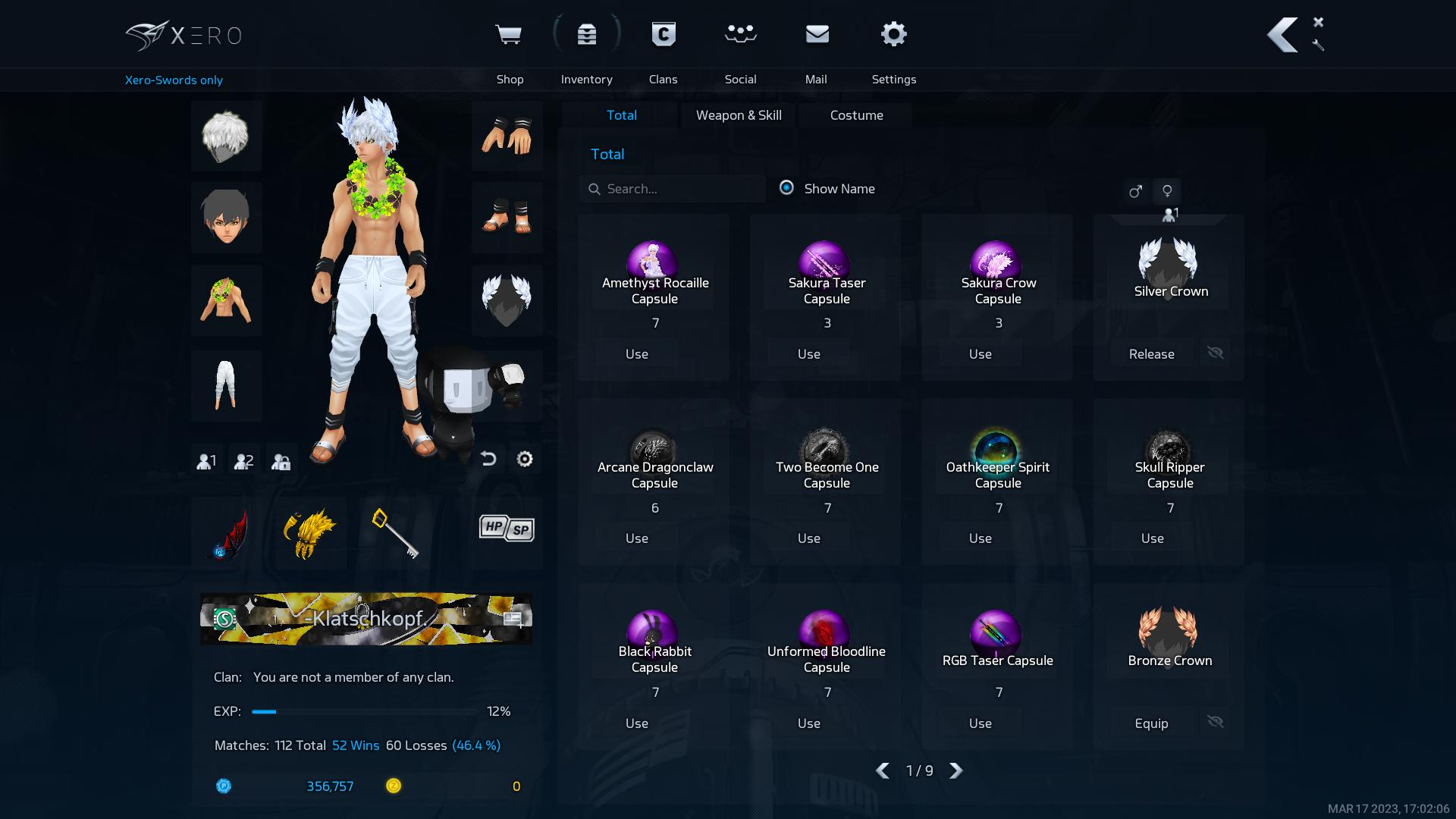Open the Mail menu

(817, 47)
